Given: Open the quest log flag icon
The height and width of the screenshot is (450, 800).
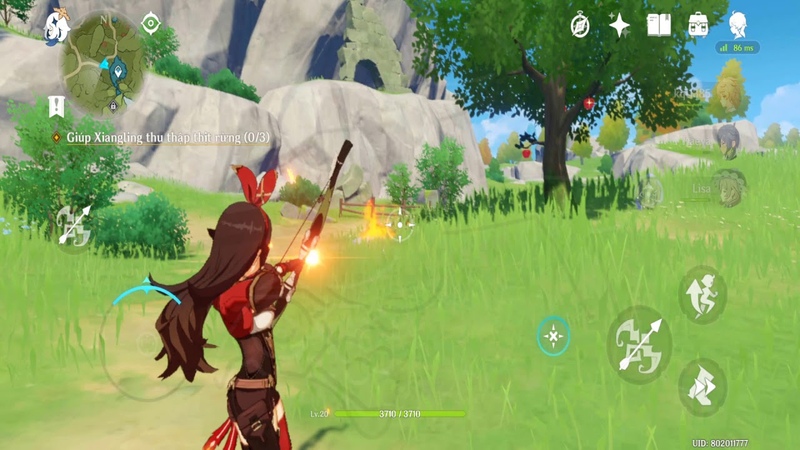Looking at the screenshot, I should [57, 106].
